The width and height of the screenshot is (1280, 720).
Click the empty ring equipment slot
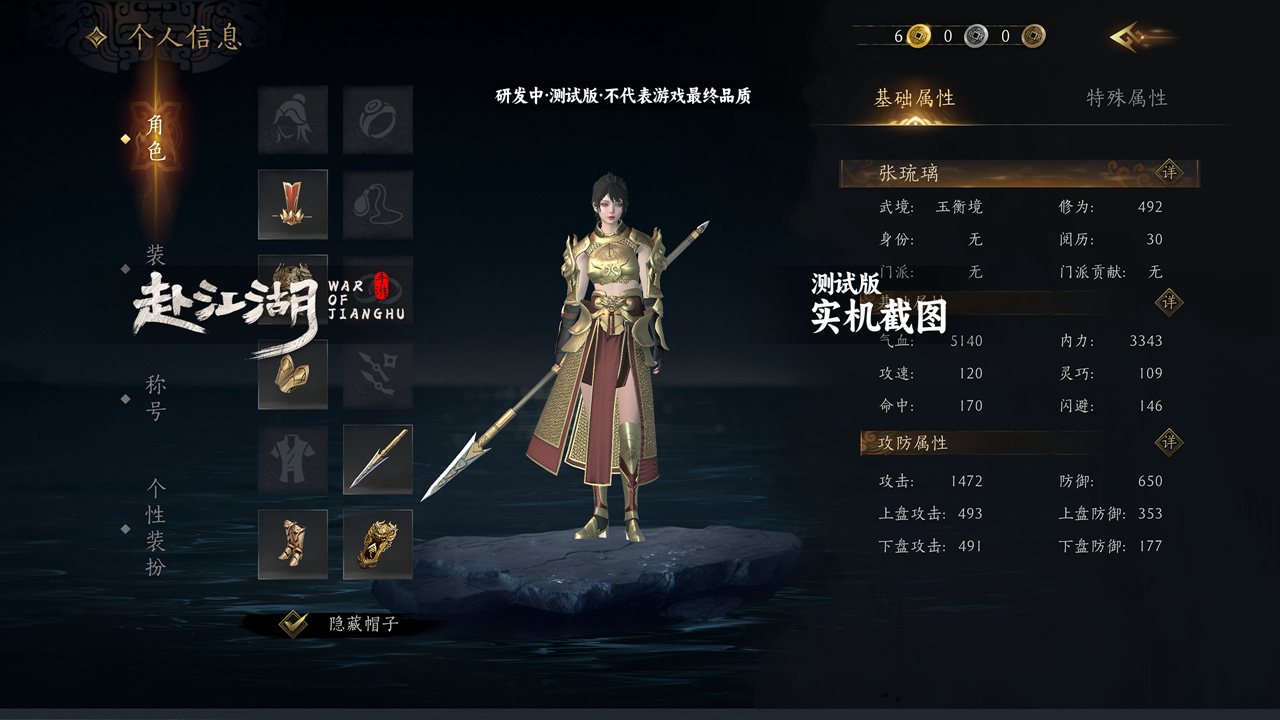(x=378, y=119)
